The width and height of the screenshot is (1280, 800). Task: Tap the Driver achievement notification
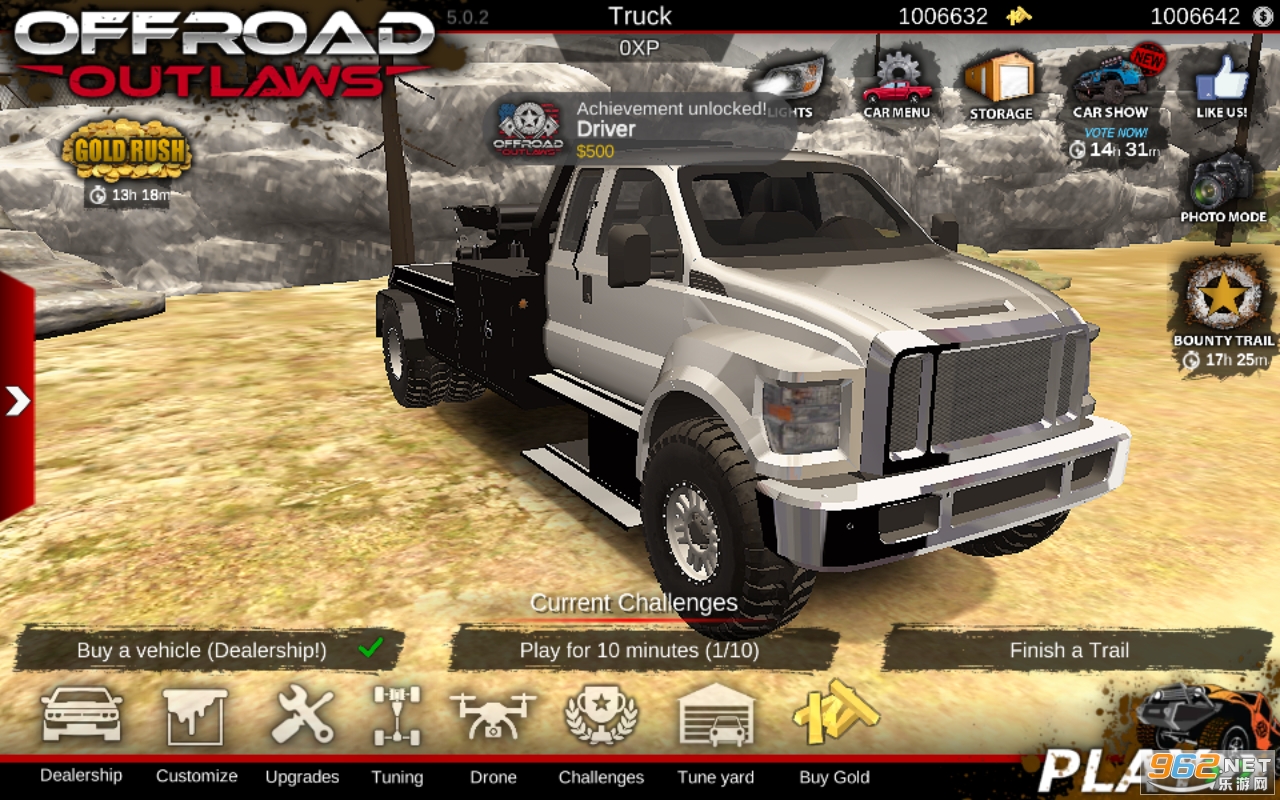tap(640, 129)
